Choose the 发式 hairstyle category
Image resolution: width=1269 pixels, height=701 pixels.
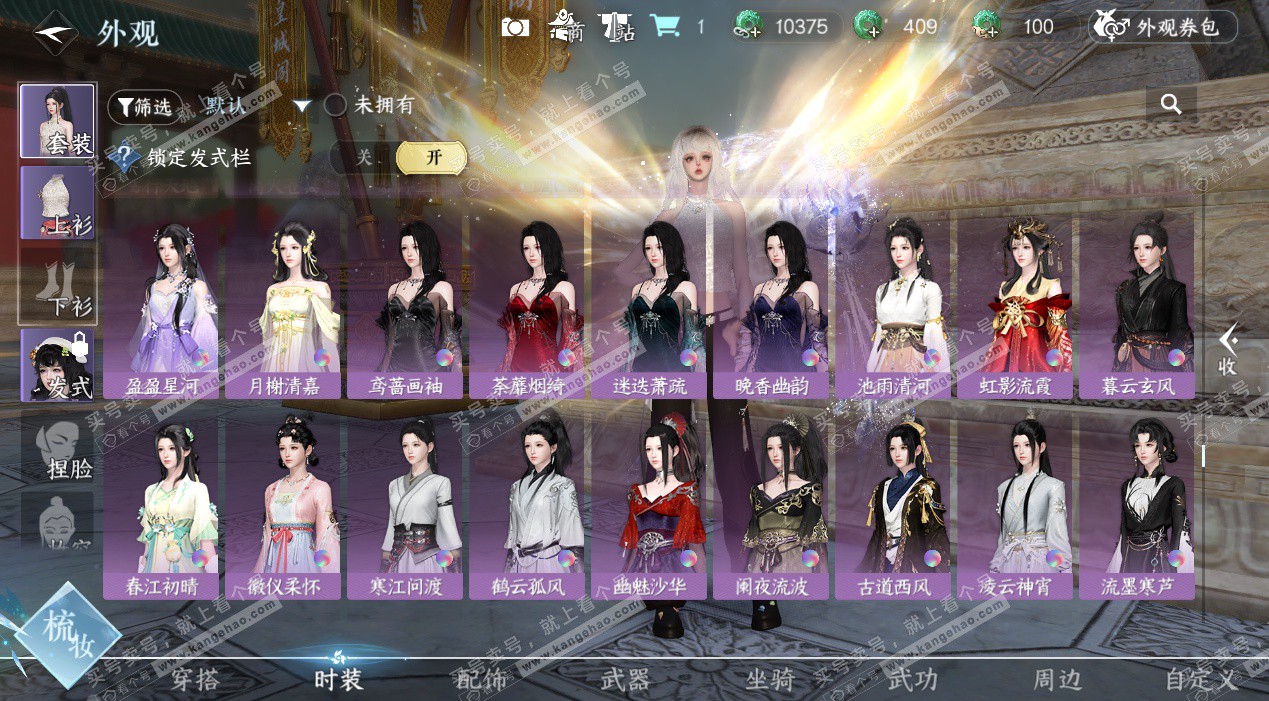coord(58,366)
